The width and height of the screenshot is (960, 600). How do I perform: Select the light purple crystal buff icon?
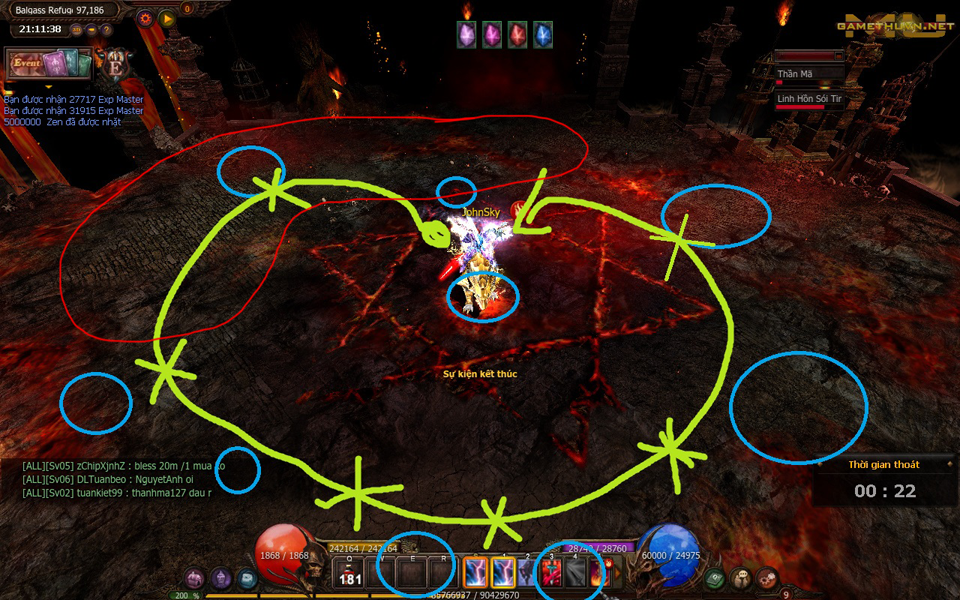click(x=466, y=35)
